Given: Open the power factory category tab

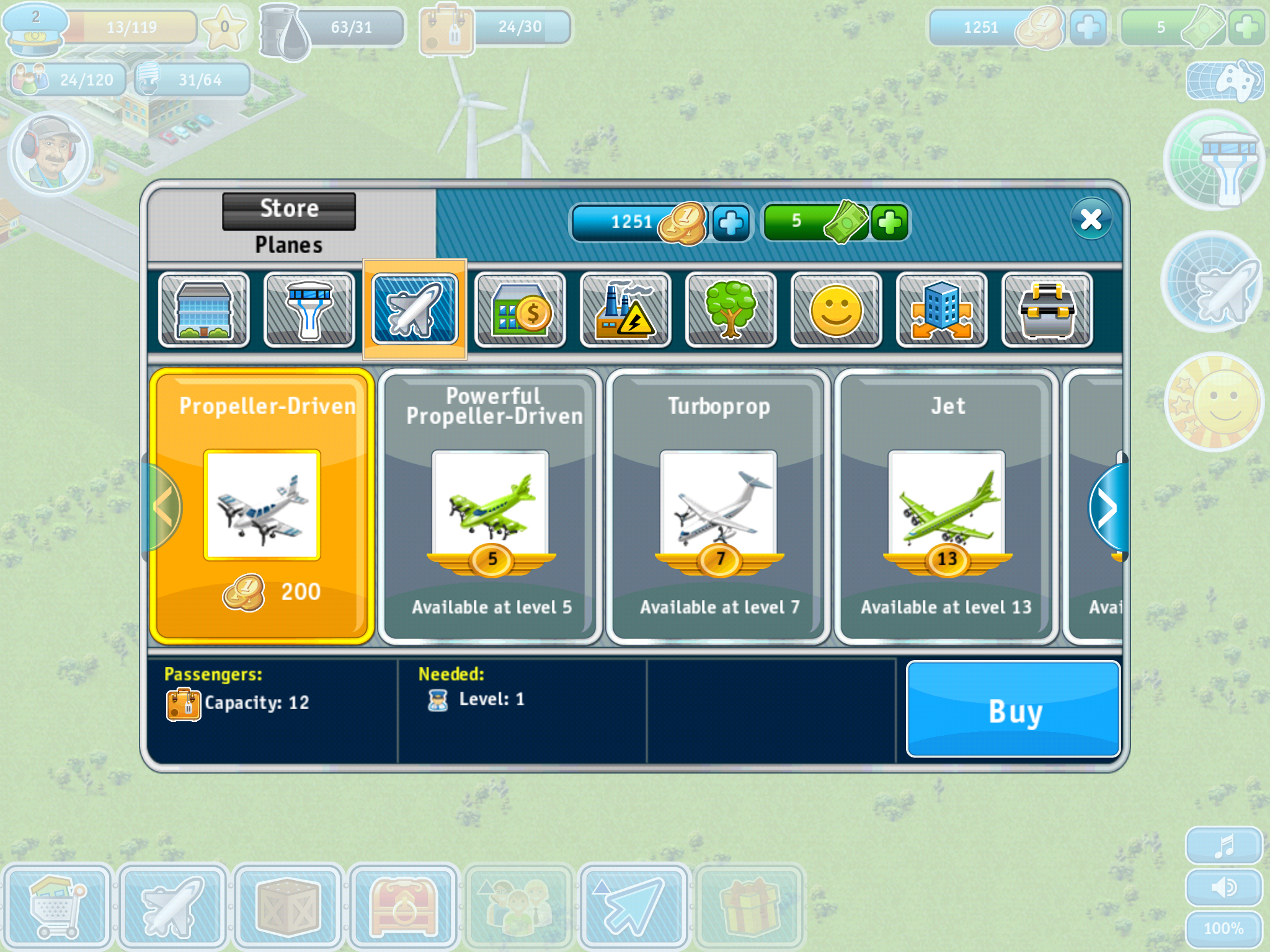Looking at the screenshot, I should point(626,310).
